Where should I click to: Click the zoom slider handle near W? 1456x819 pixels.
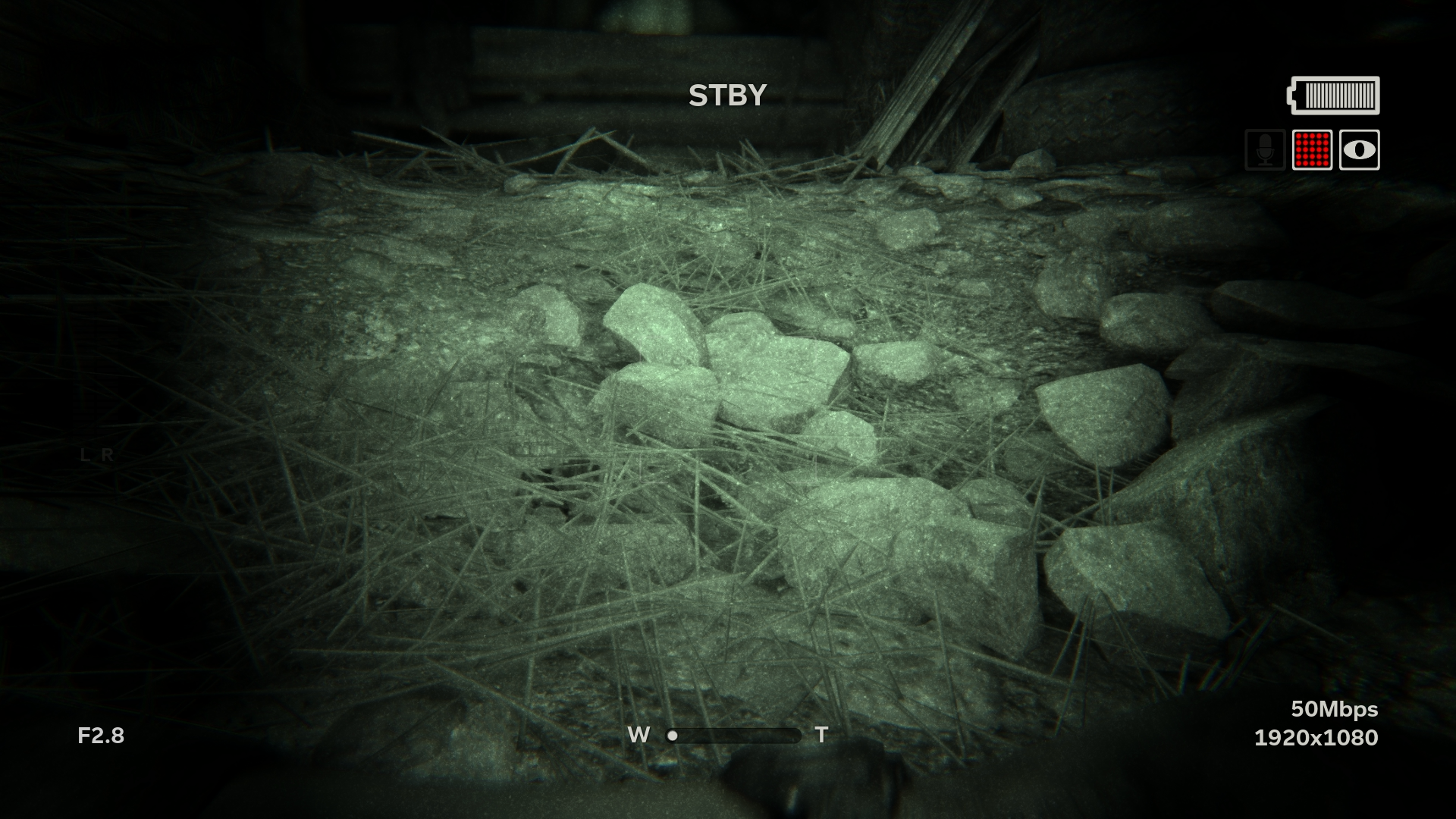[673, 734]
